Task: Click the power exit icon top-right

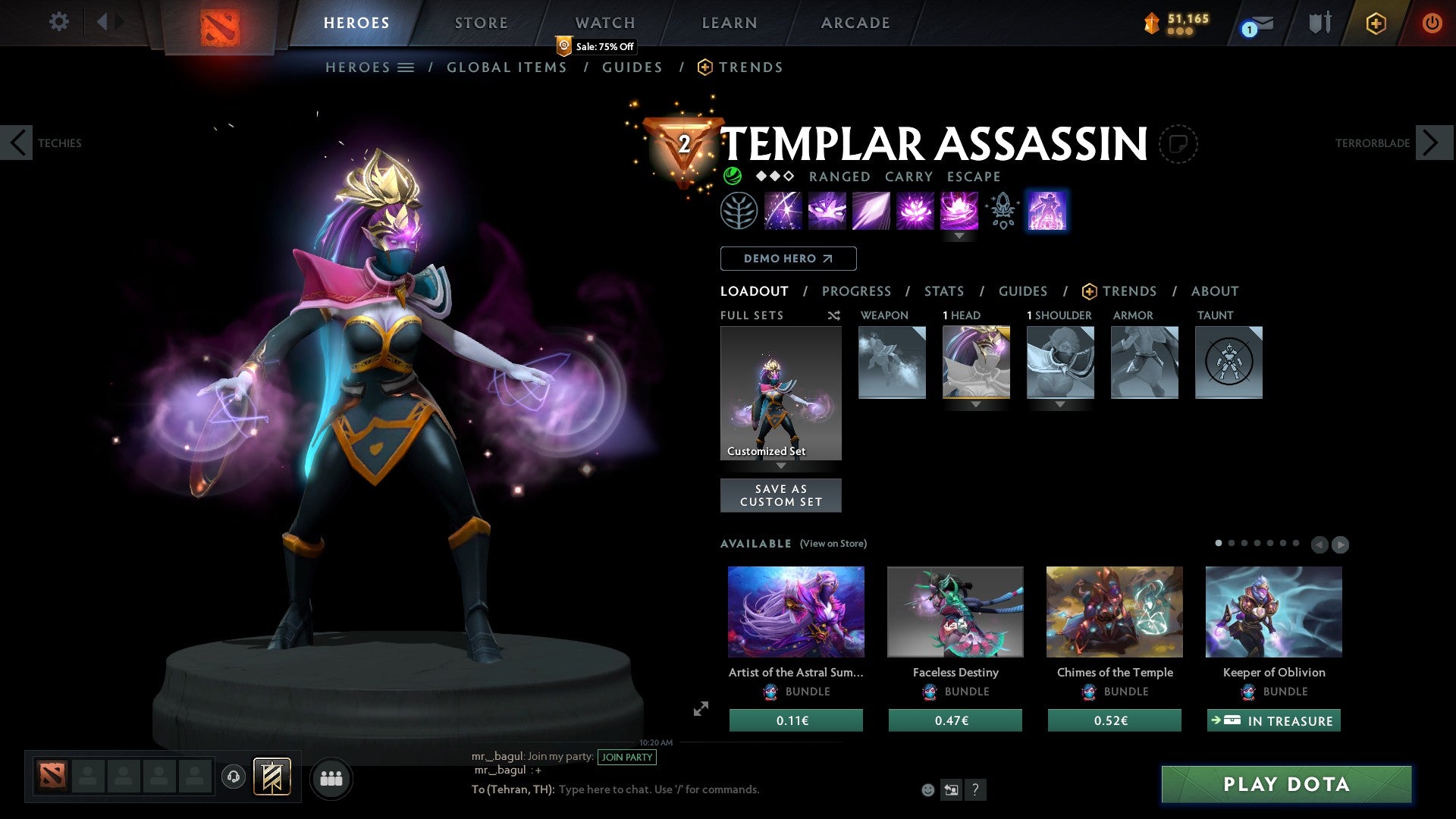Action: [1433, 23]
